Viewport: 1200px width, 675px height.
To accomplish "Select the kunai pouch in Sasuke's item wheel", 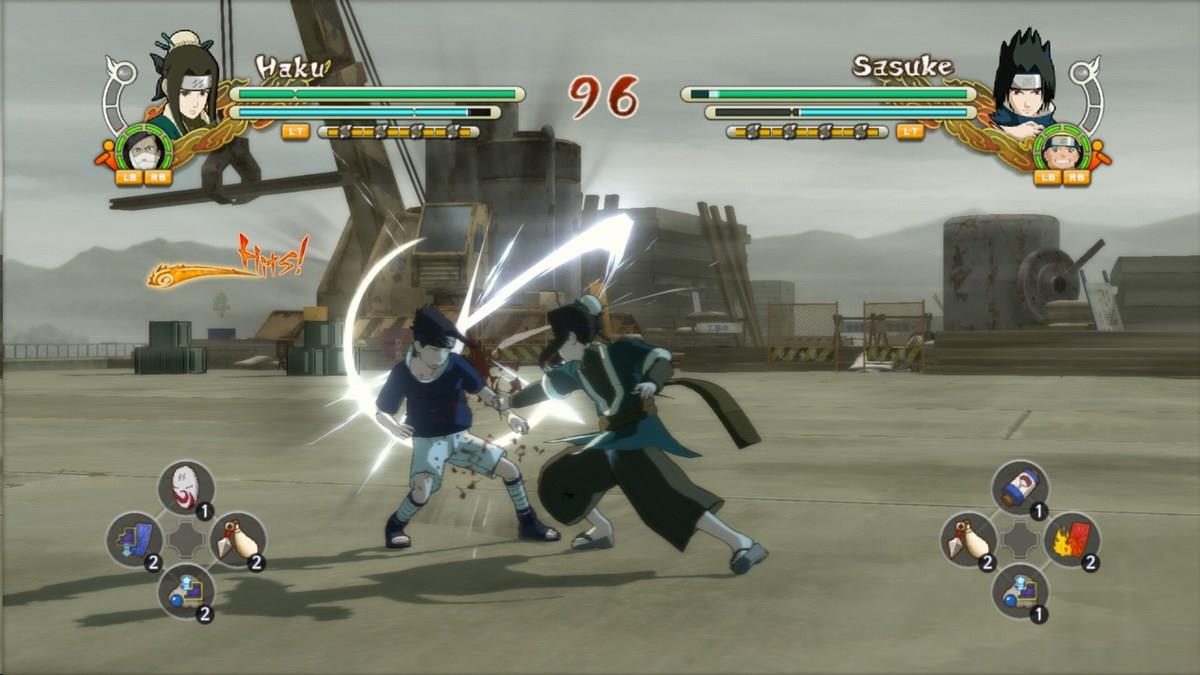I will pos(968,539).
